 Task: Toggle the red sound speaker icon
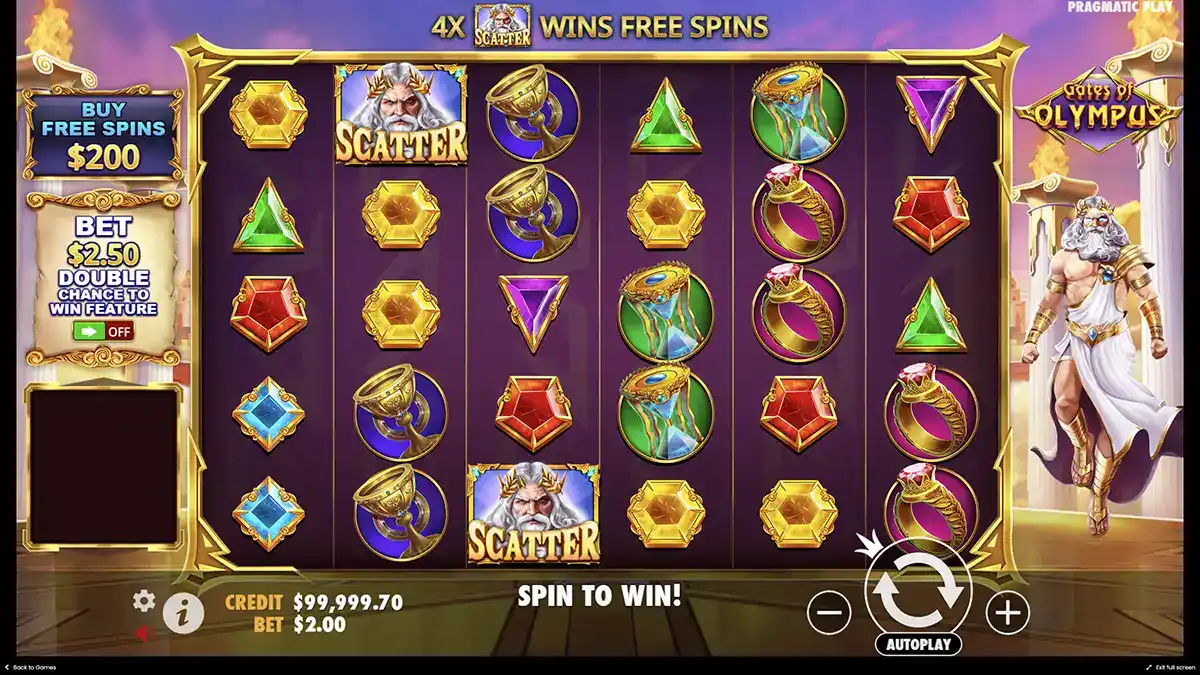[144, 632]
